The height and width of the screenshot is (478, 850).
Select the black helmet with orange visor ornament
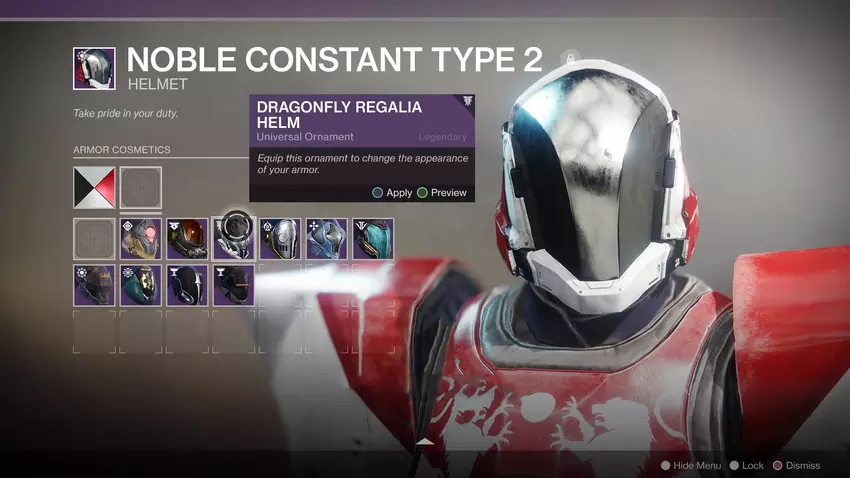coord(187,239)
